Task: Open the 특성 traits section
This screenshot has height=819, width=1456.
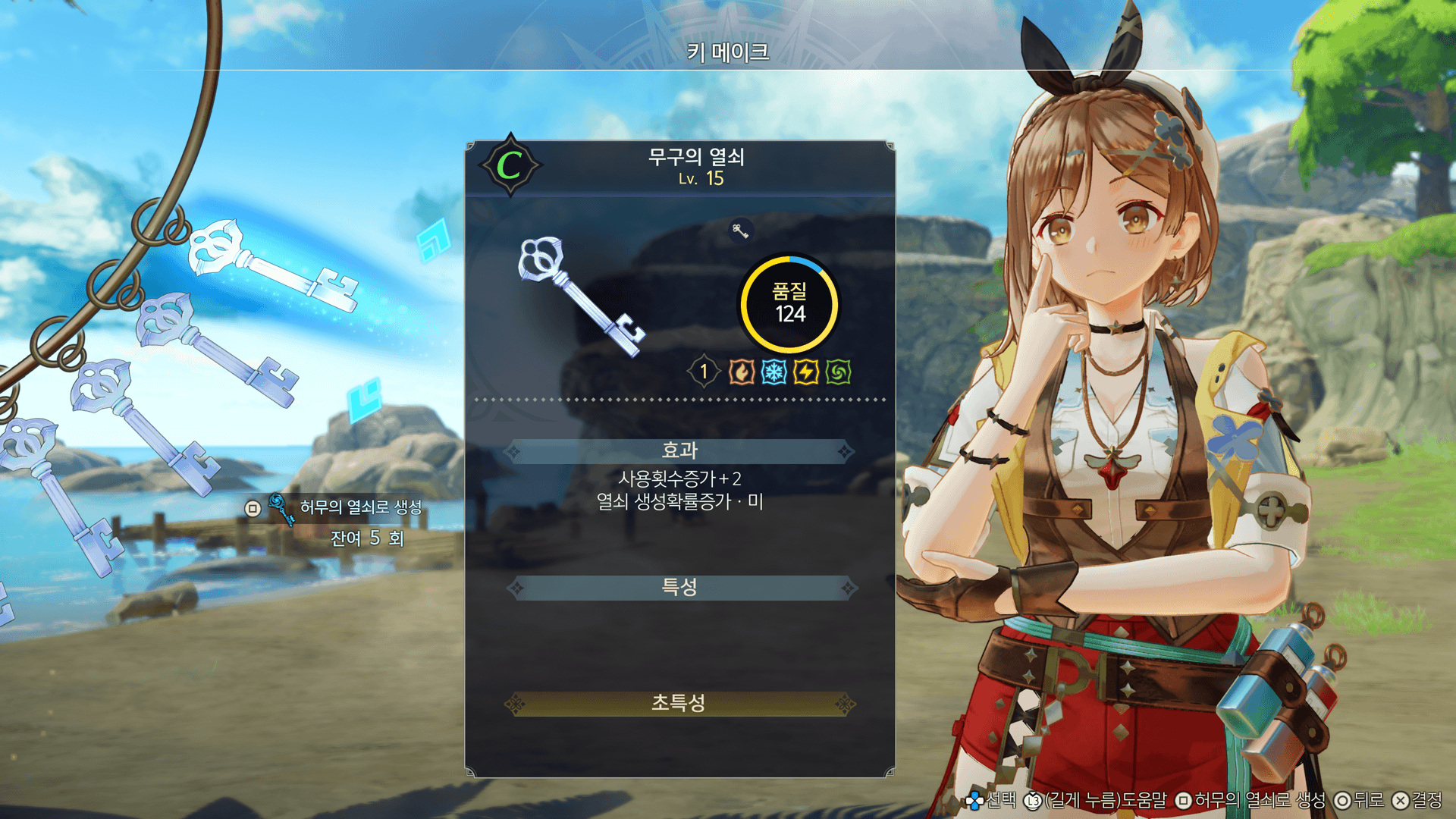Action: (x=679, y=587)
